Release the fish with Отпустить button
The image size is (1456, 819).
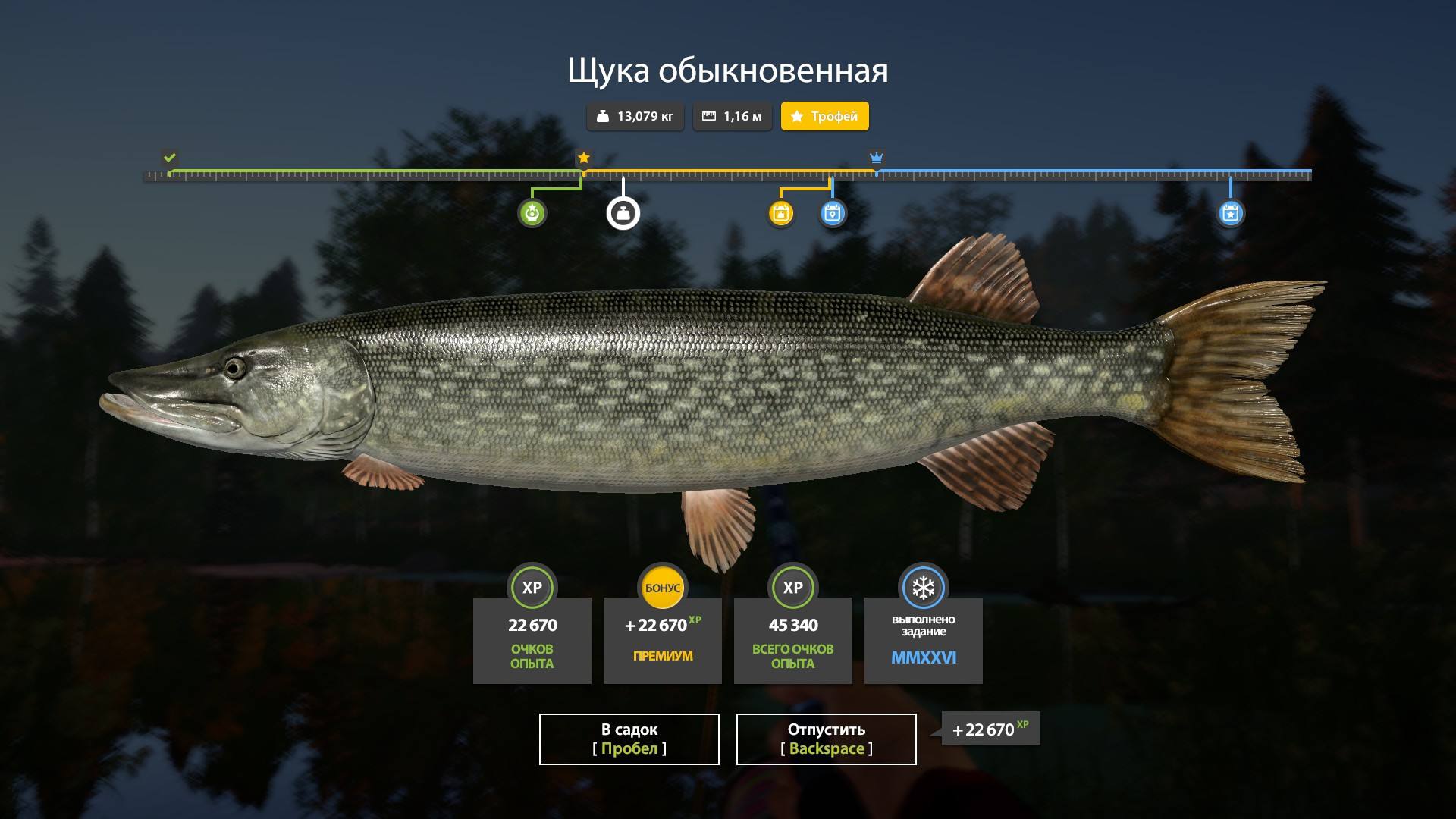(x=826, y=739)
